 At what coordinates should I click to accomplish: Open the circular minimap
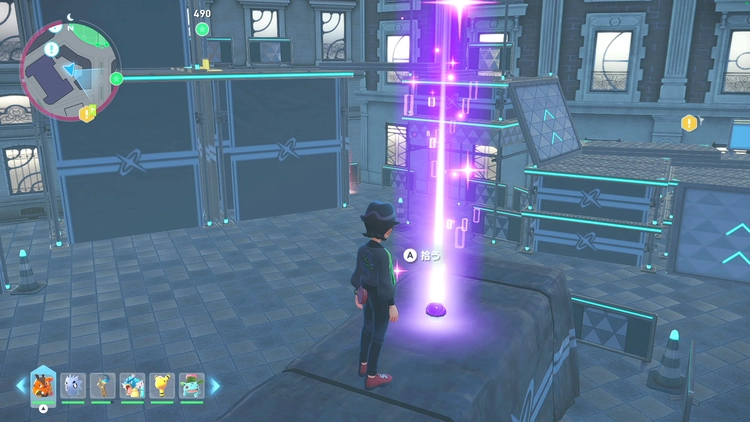pos(68,70)
